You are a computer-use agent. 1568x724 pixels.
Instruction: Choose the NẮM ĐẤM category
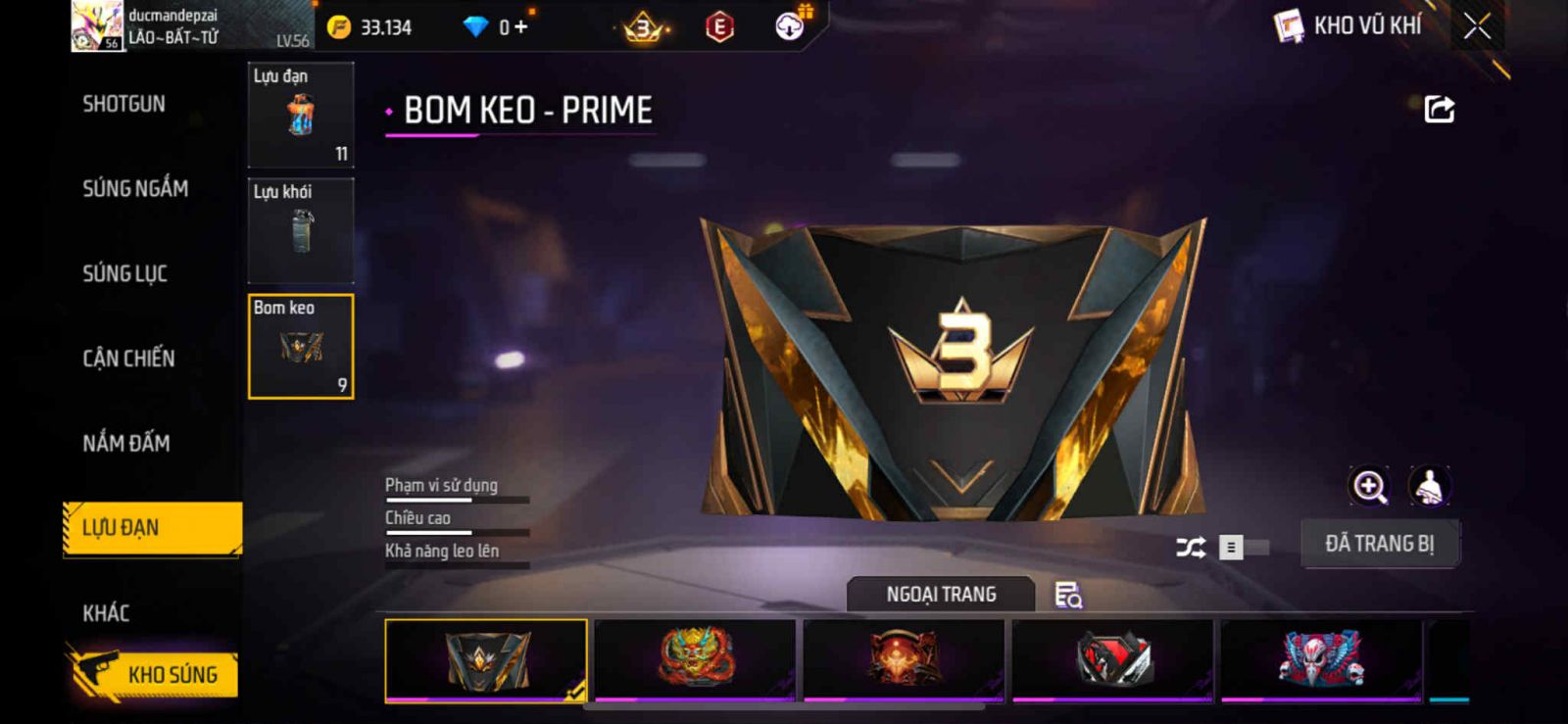click(x=126, y=443)
